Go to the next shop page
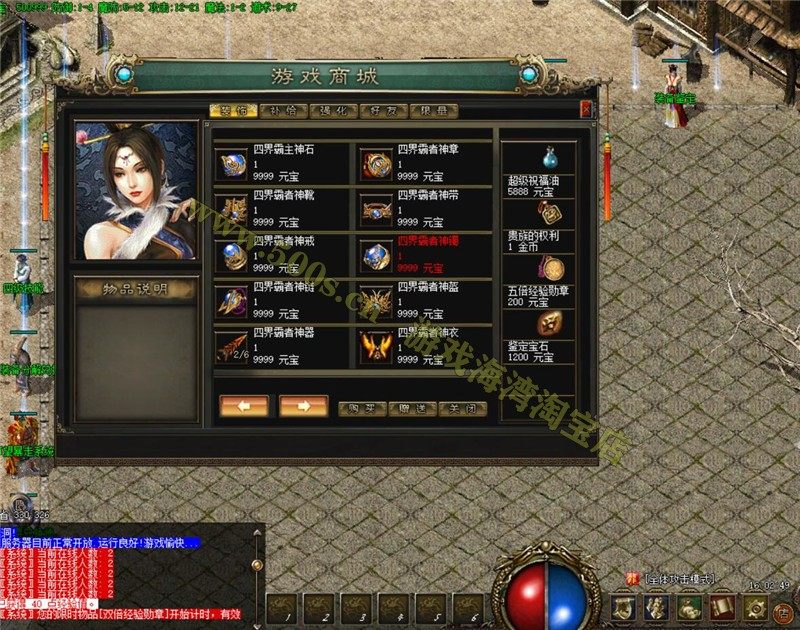800x630 pixels. coord(304,406)
